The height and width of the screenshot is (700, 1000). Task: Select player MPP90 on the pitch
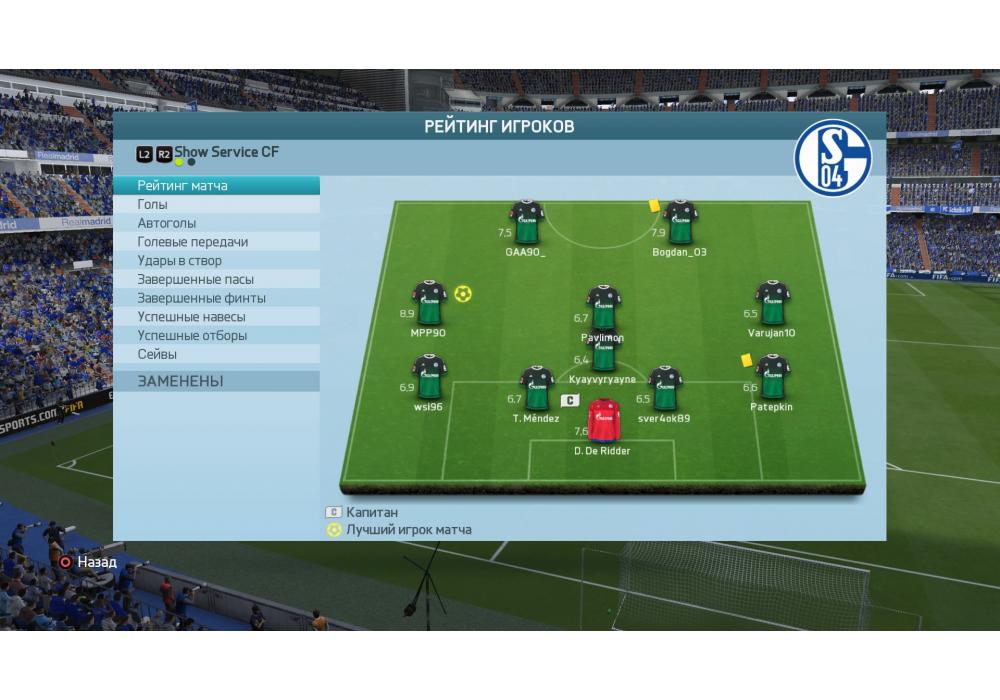coord(430,303)
